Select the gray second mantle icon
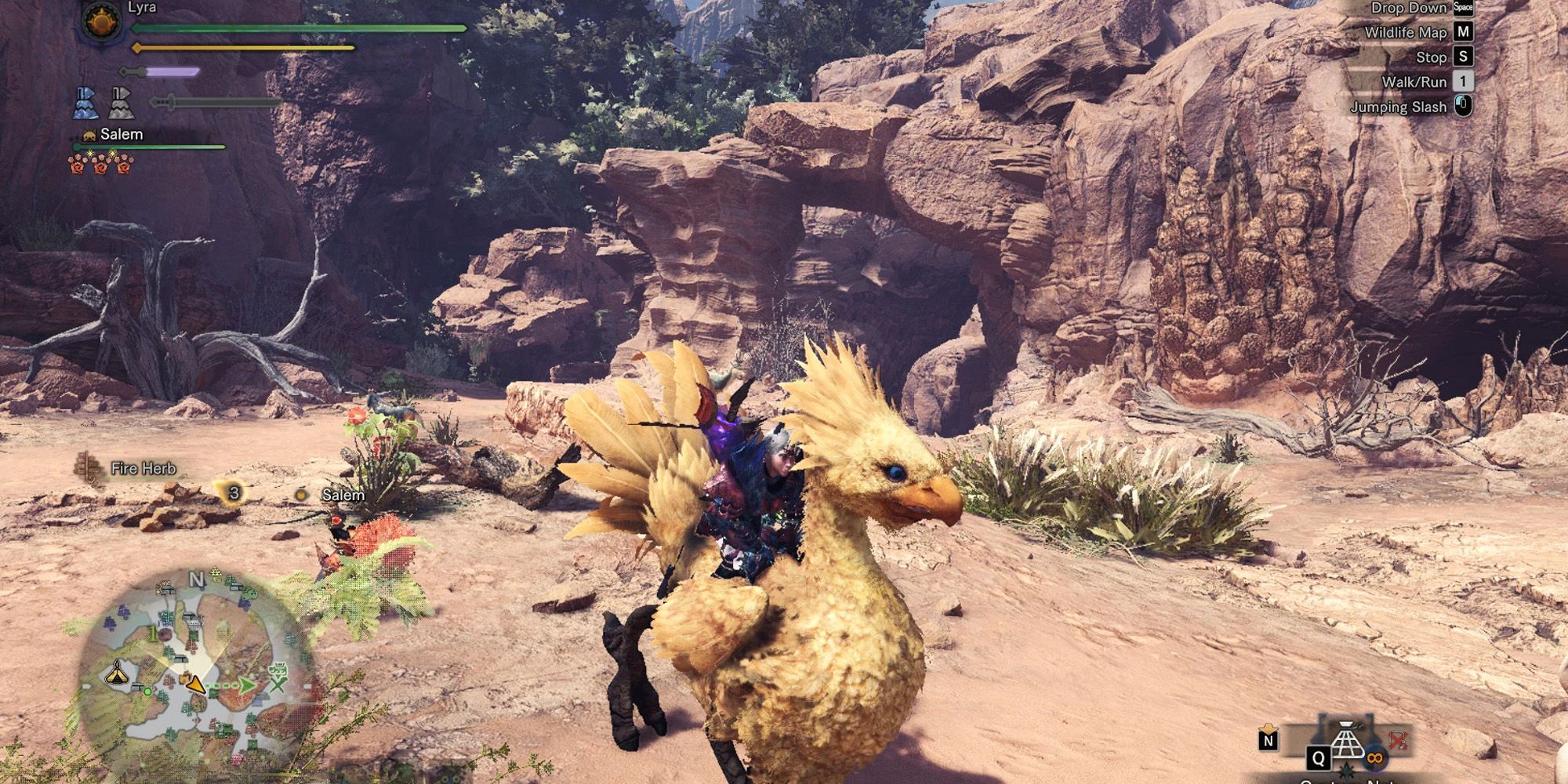Viewport: 1568px width, 784px height. (121, 104)
